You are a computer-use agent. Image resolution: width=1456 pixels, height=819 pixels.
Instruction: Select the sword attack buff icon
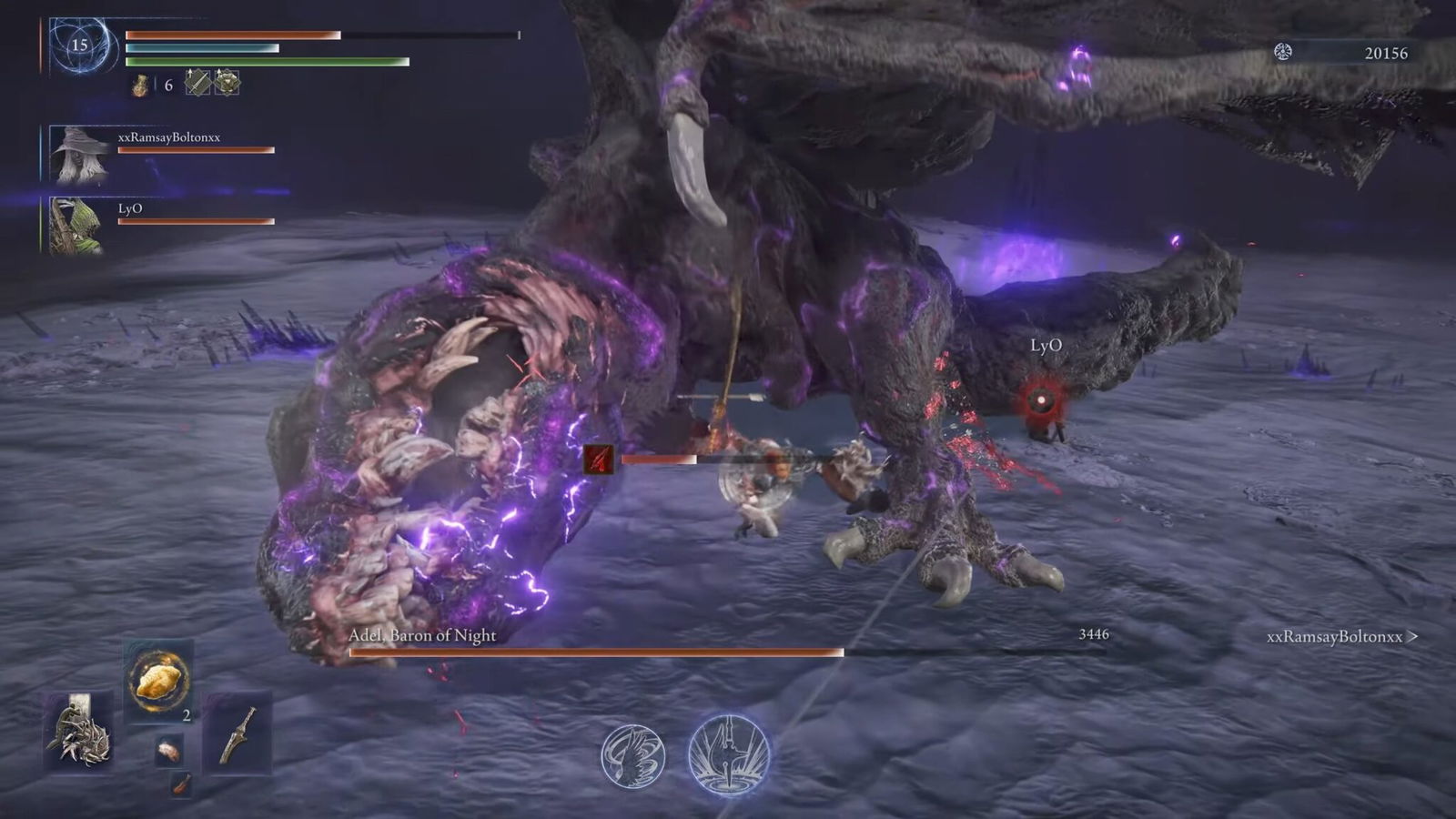(197, 83)
